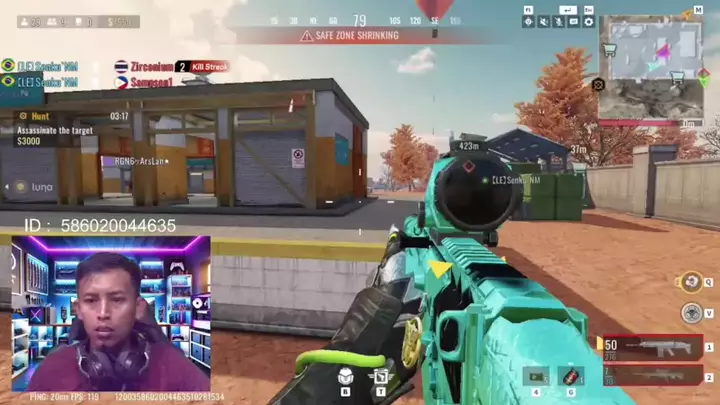Use the frag grenade slot
Viewport: 720px width, 405px height.
click(x=571, y=377)
